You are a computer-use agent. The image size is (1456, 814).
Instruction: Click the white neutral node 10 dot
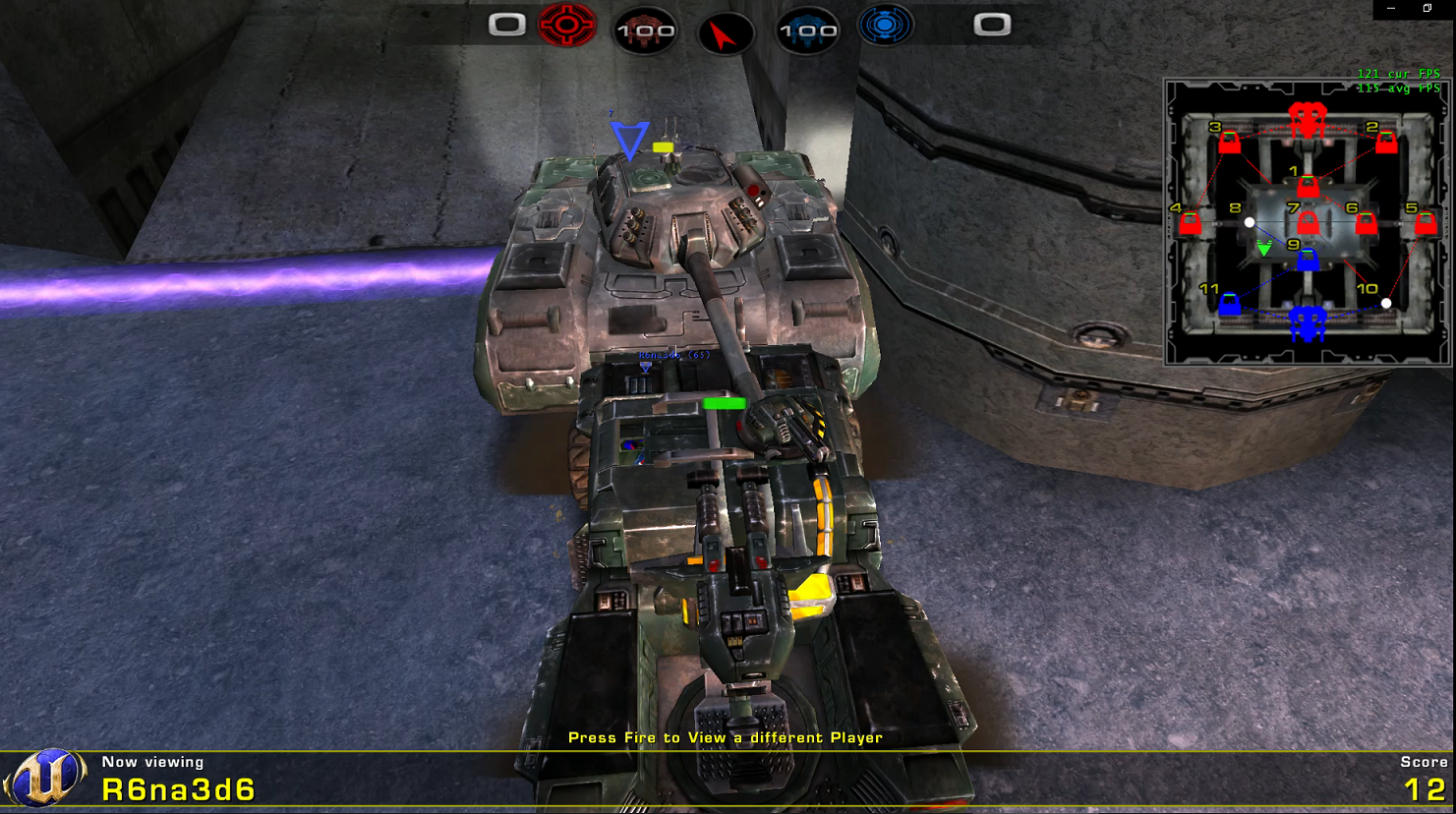point(1386,303)
